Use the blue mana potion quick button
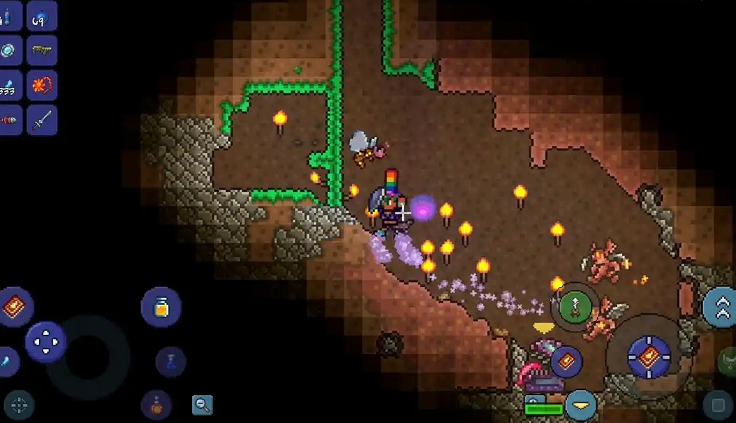Screen dimensions: 736x423 [171, 360]
